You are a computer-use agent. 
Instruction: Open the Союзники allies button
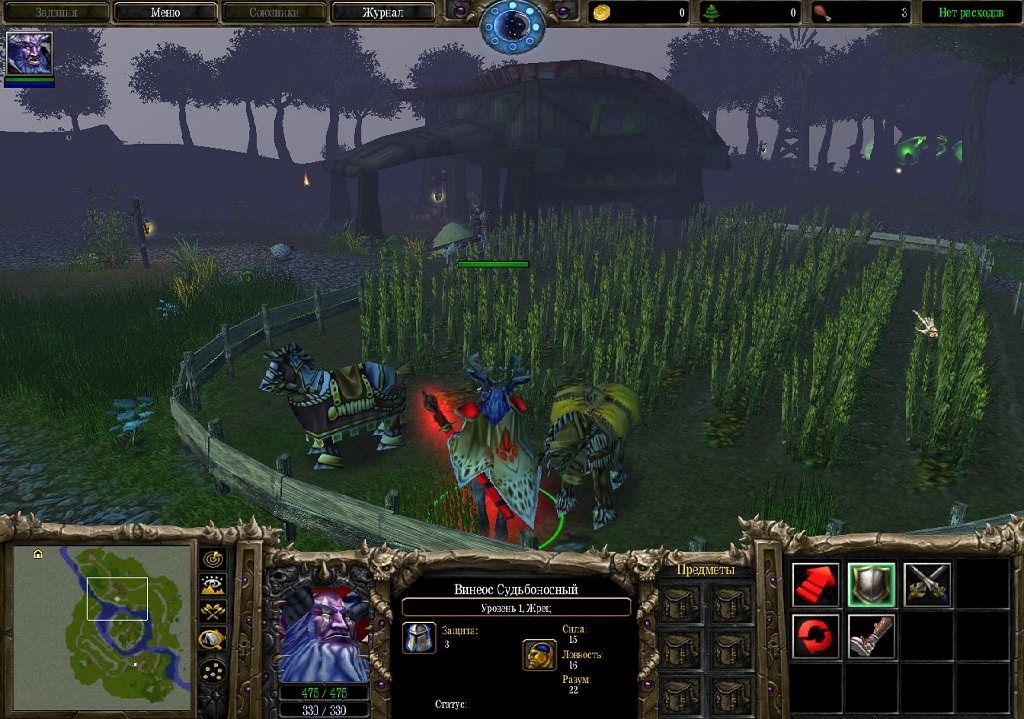pos(274,13)
